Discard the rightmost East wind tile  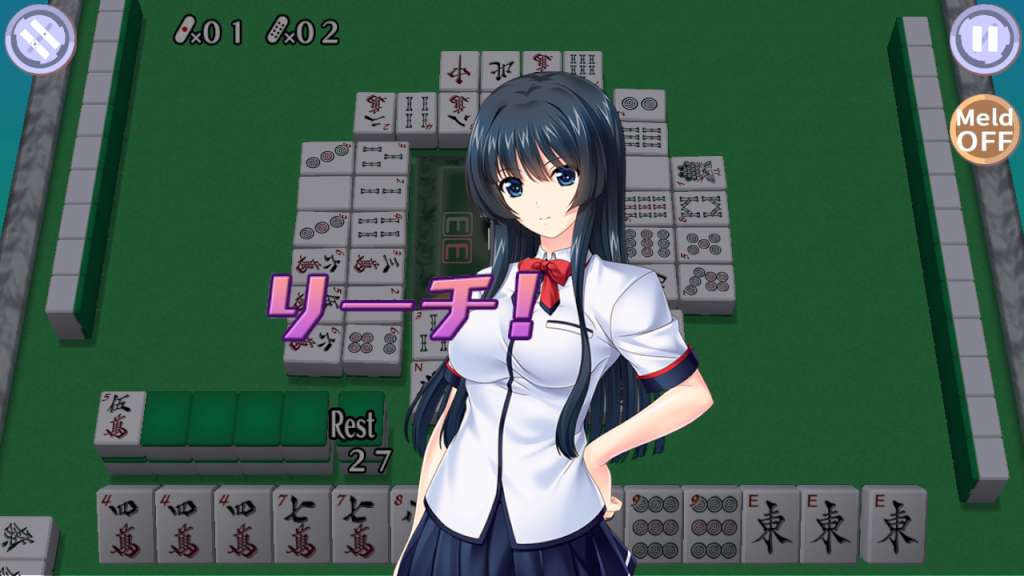pos(891,523)
